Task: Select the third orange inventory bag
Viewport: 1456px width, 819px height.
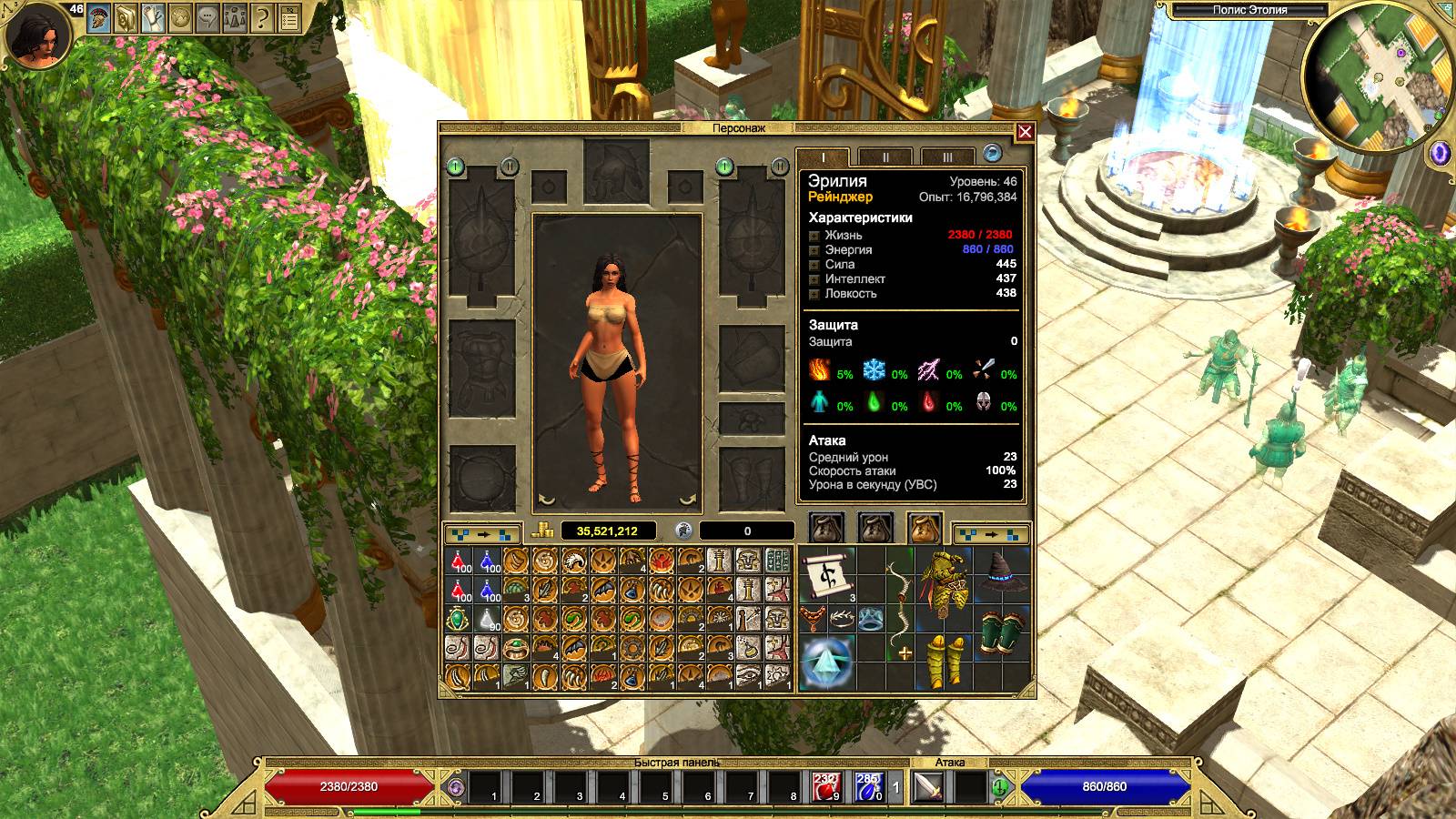Action: pyautogui.click(x=925, y=528)
